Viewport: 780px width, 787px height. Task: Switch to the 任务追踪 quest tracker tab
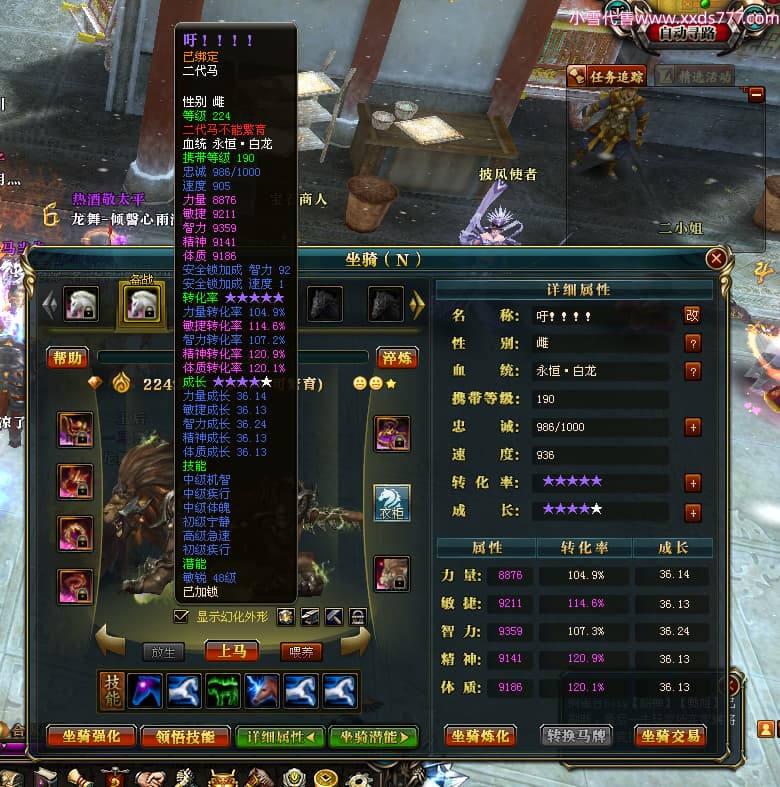[x=607, y=75]
